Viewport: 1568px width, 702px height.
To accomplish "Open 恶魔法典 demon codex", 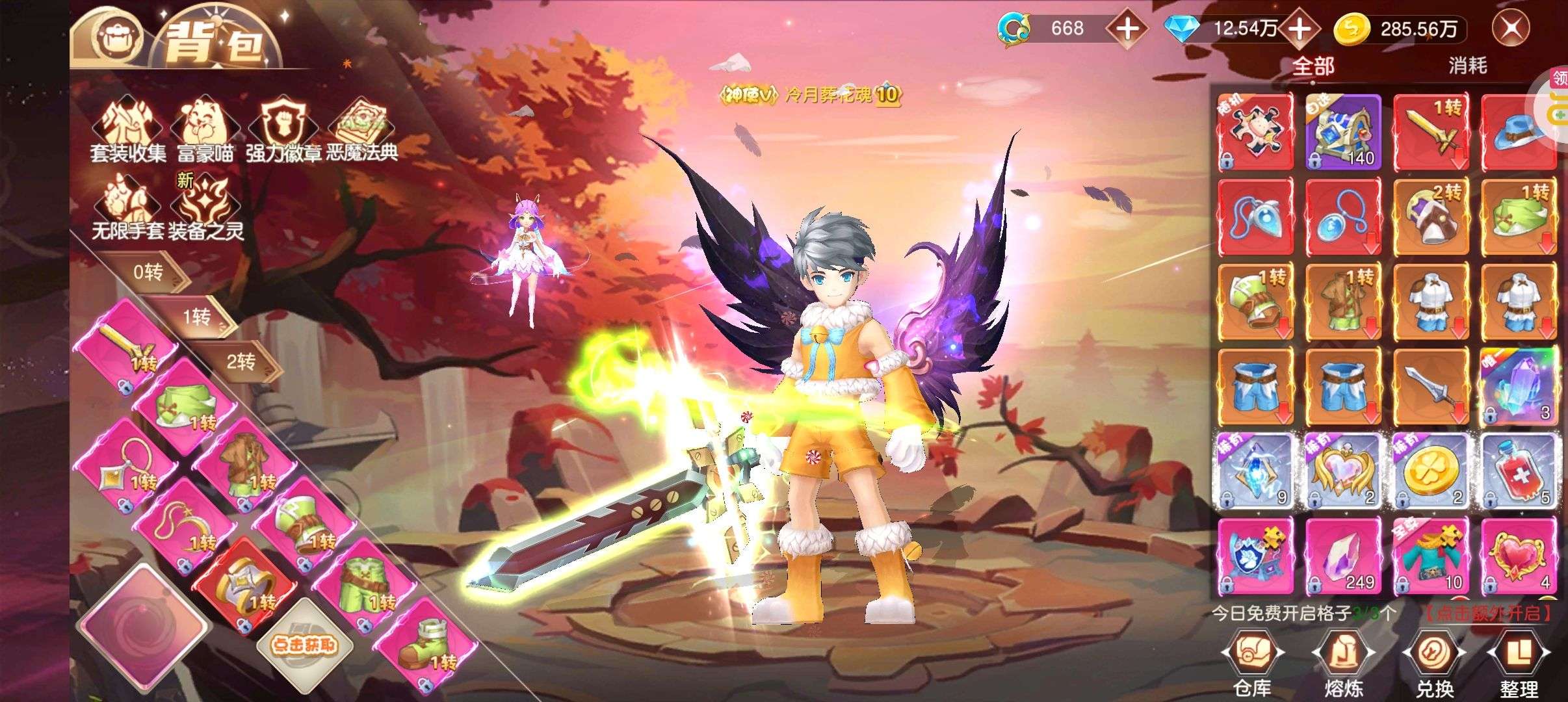I will click(x=361, y=129).
